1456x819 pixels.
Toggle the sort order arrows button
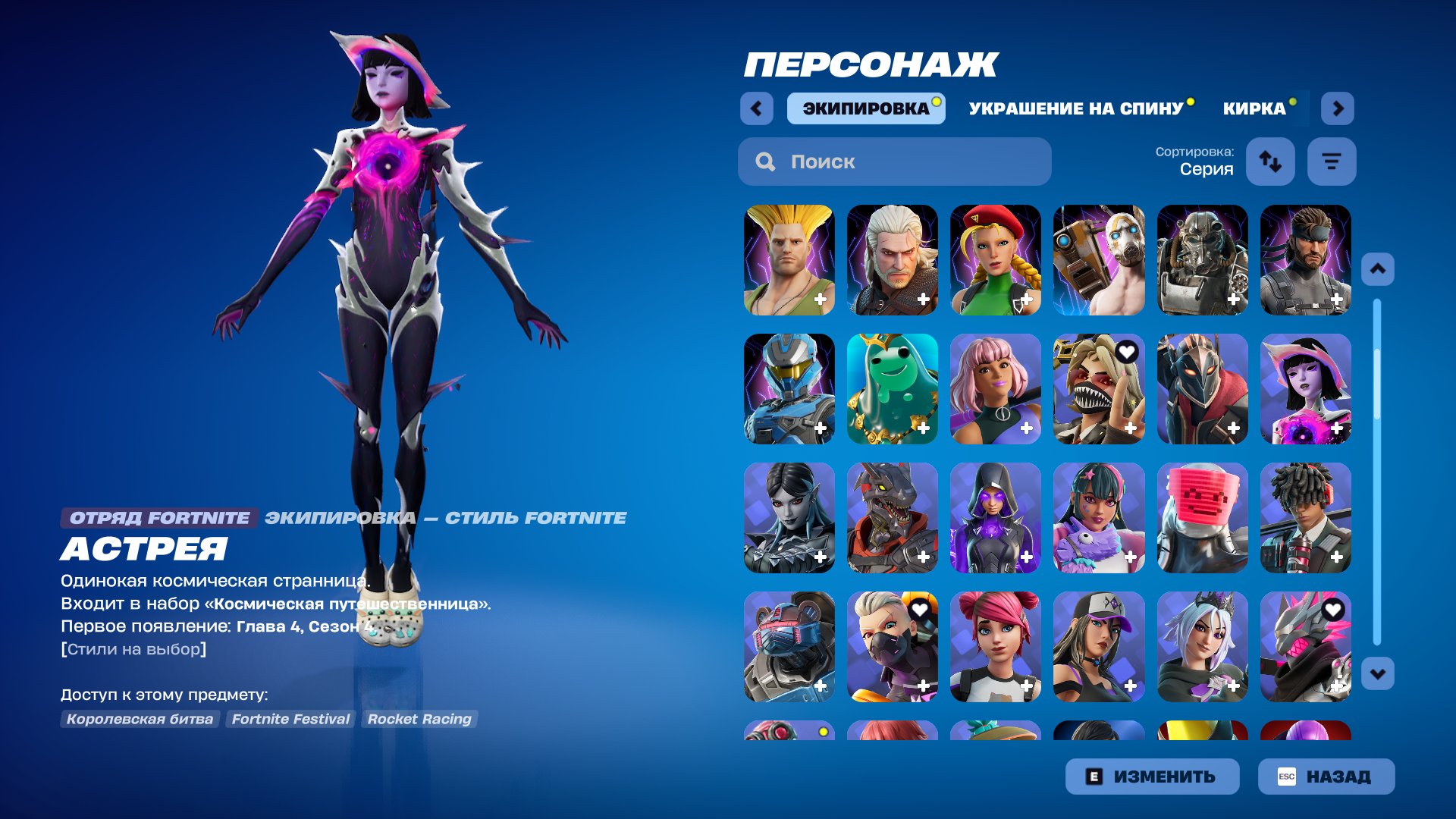coord(1270,162)
